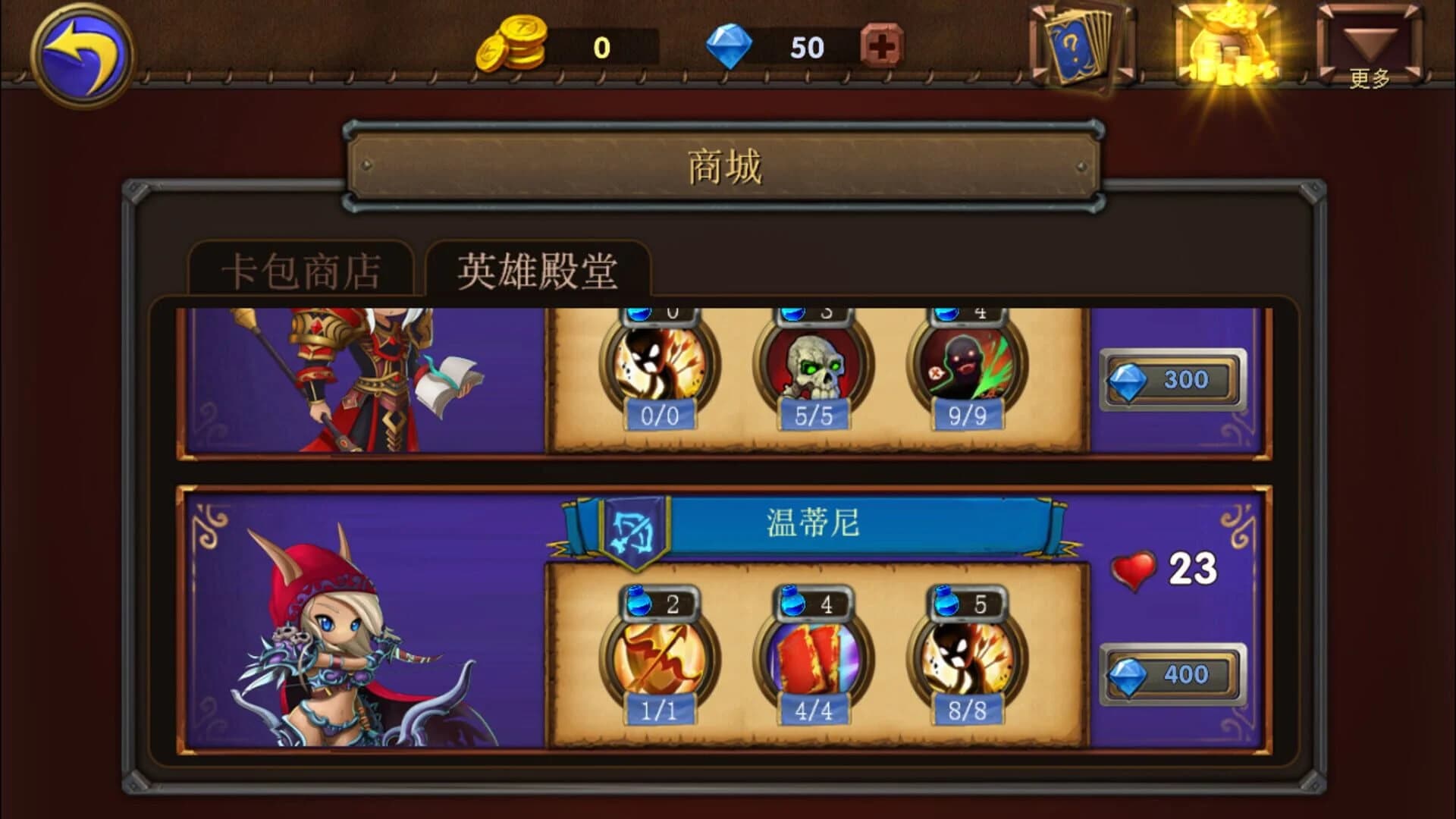Tap the red plus button to add diamonds

[880, 46]
